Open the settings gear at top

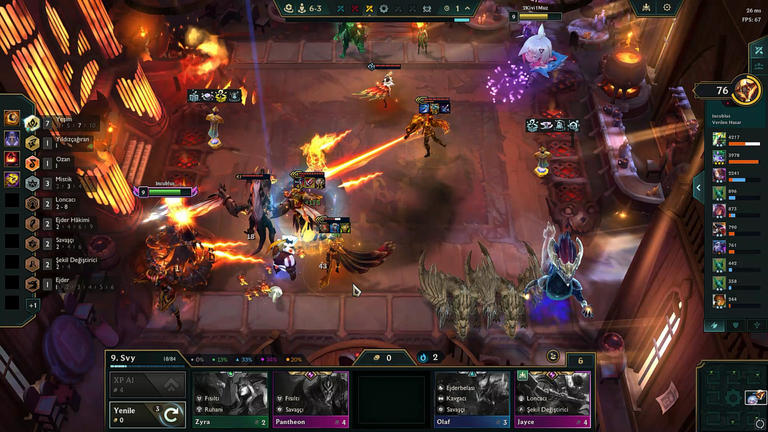coord(667,8)
